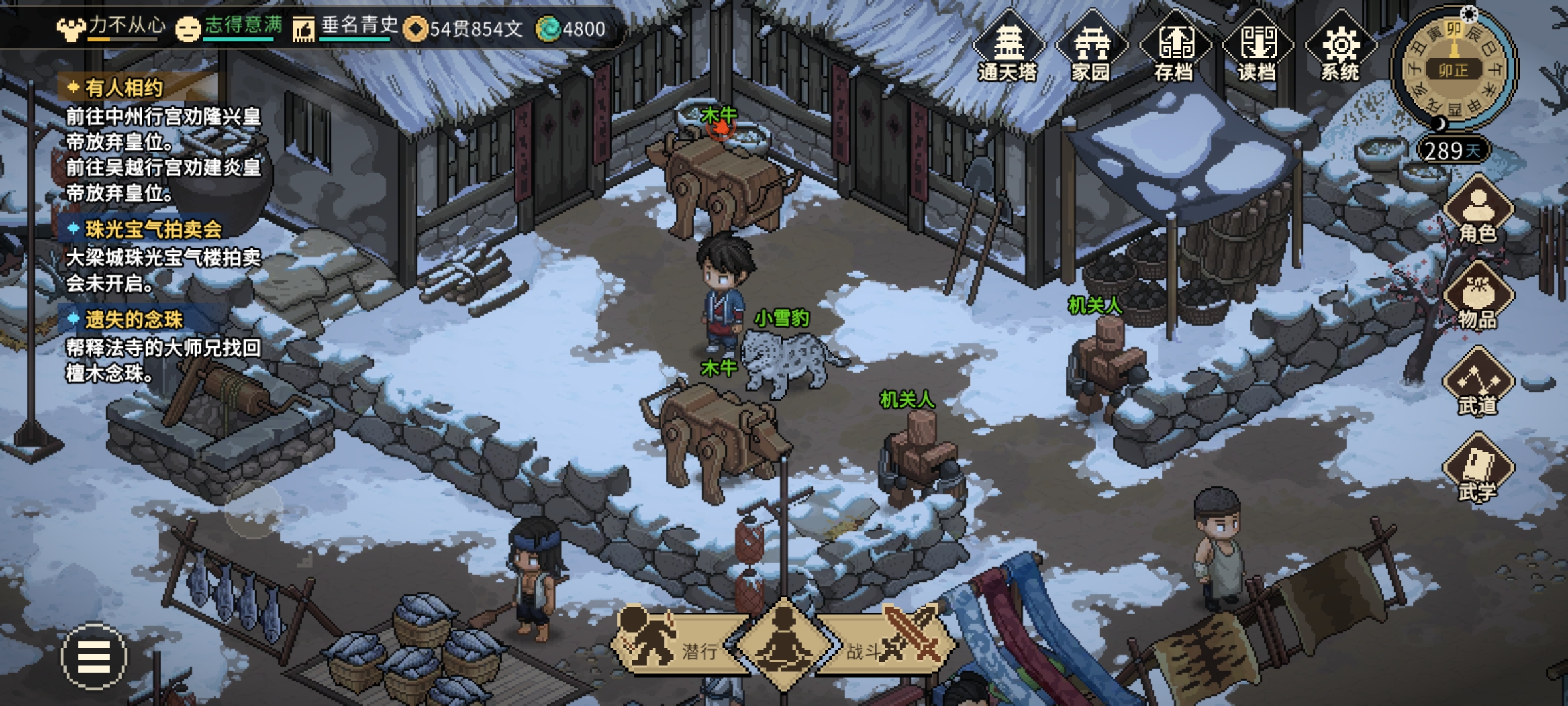Select the 珠光宝气拍卖会 quest entry
Screen dimensions: 1568x706
pos(153,229)
